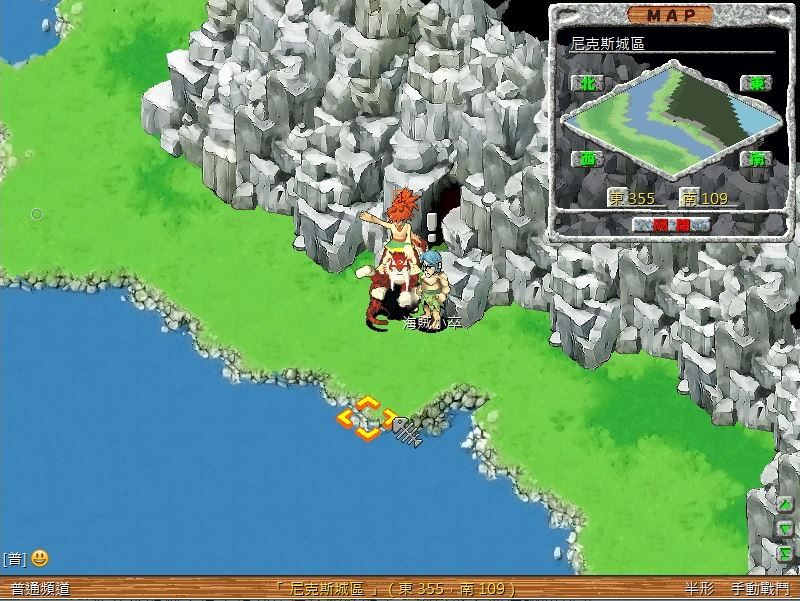Open the smiley emoji picker in chat

(x=39, y=558)
